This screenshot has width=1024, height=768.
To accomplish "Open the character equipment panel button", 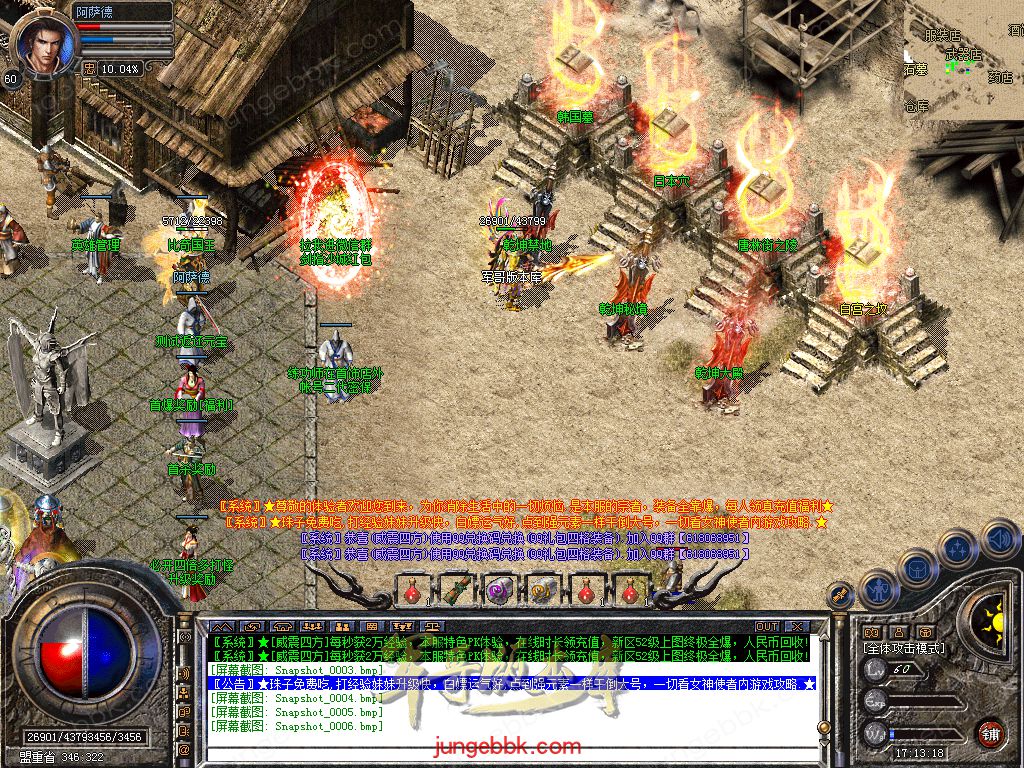I will coord(880,590).
